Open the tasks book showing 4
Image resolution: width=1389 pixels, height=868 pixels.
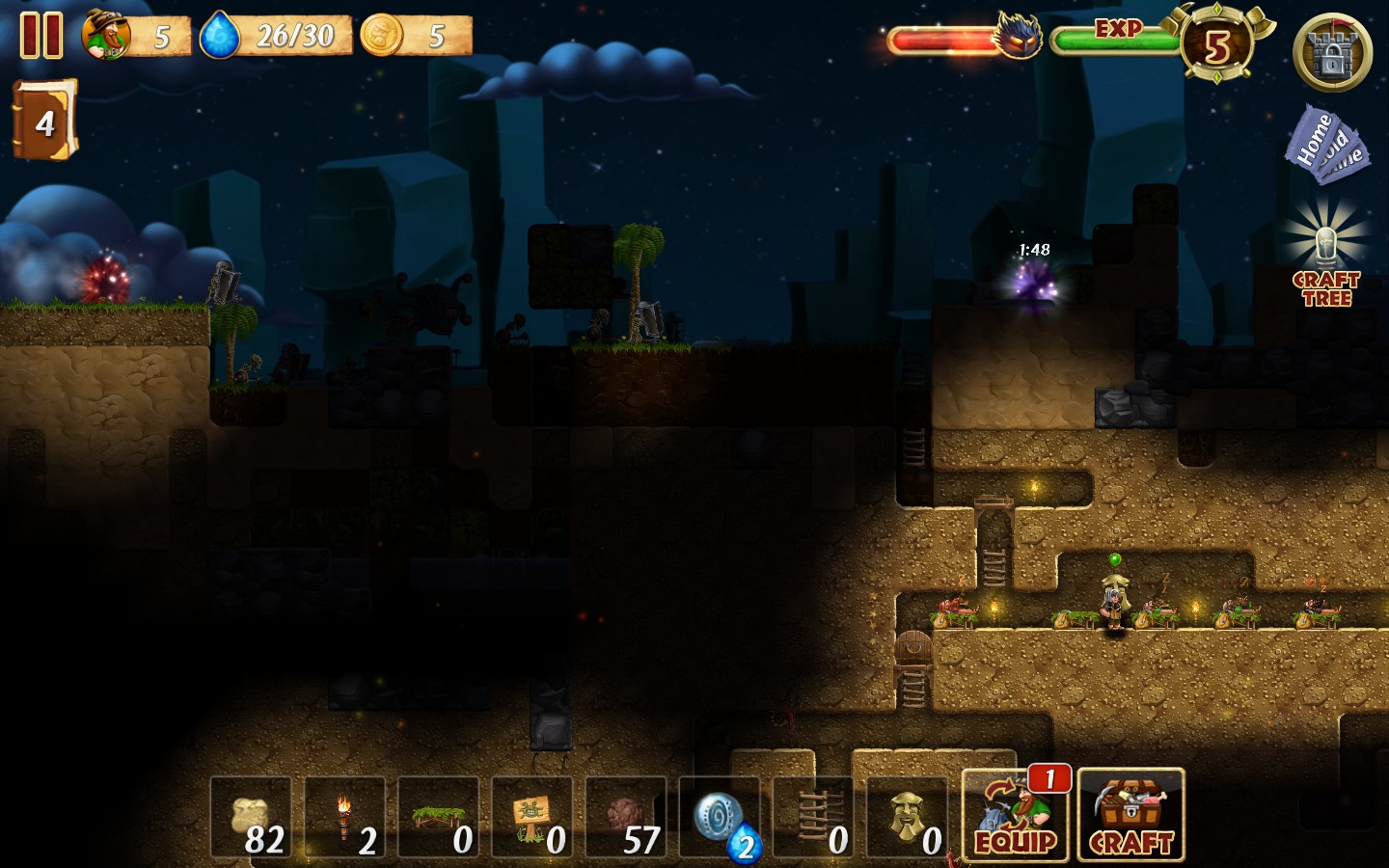point(43,121)
